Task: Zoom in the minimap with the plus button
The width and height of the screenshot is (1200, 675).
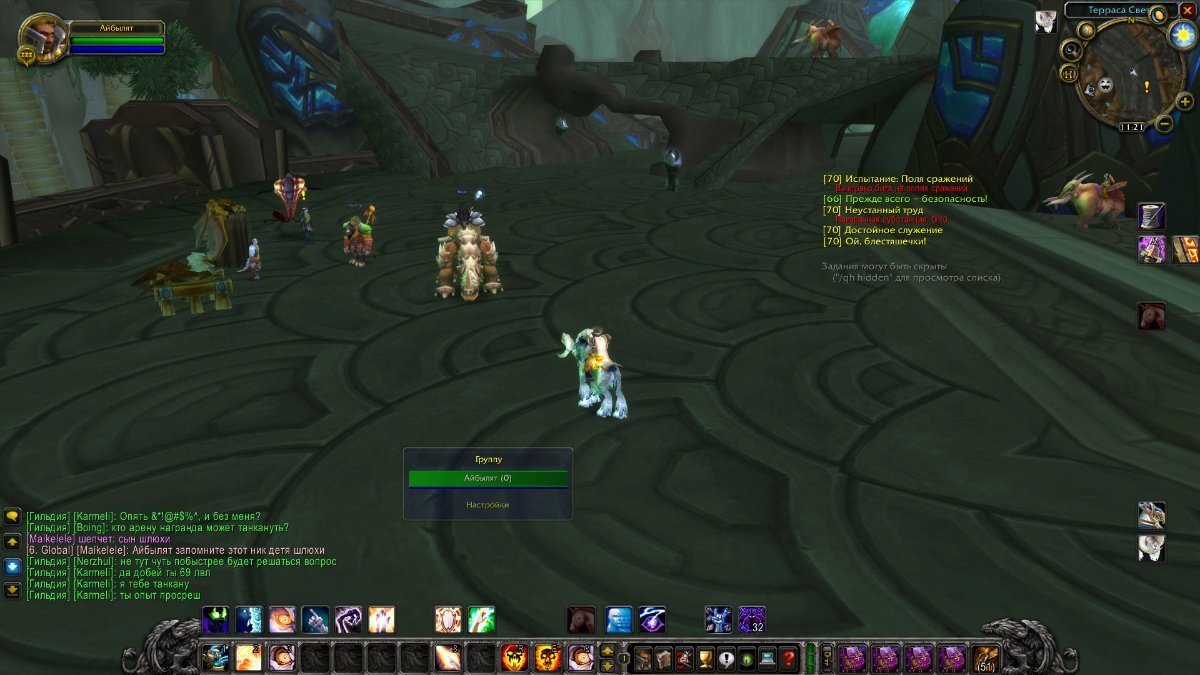Action: [x=1184, y=102]
